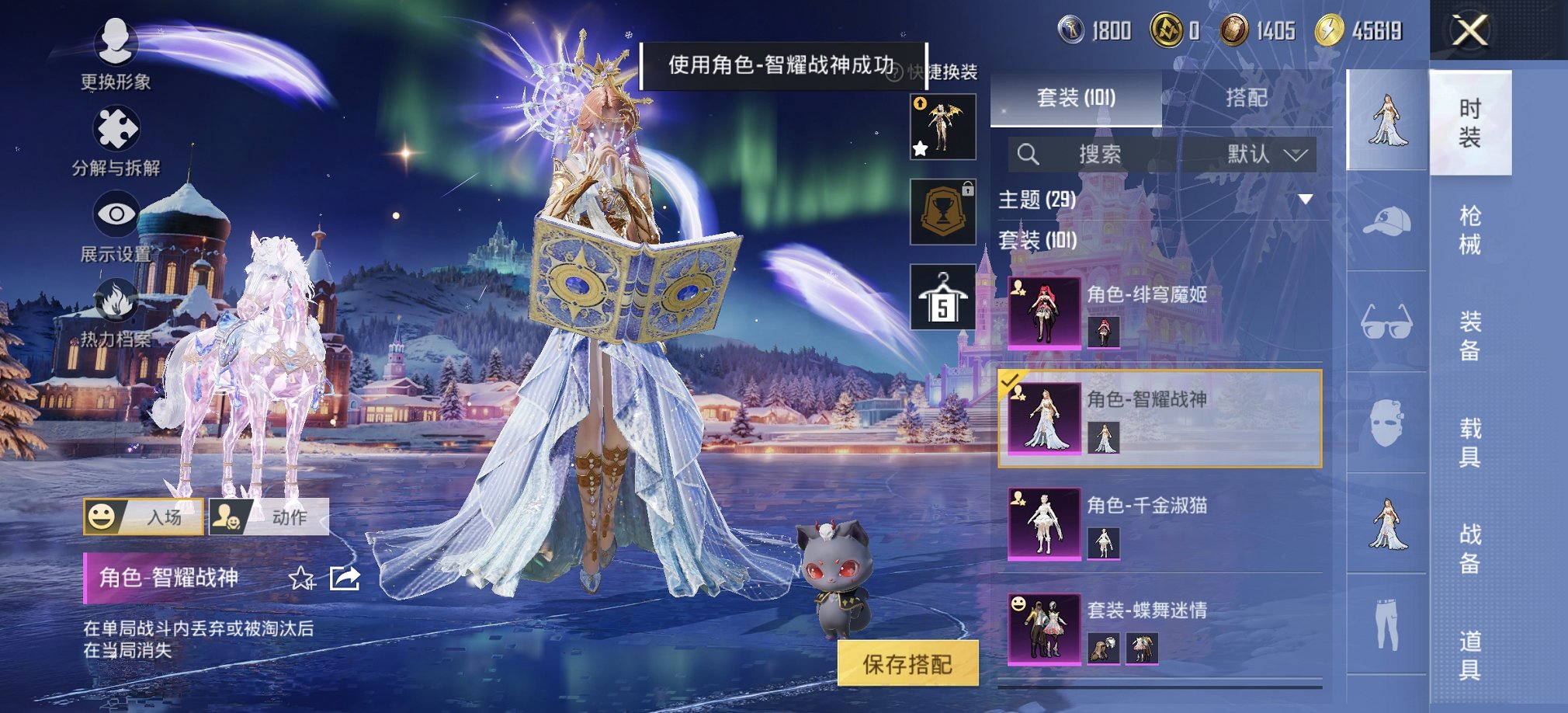
Task: Click the 更换形象 avatar icon
Action: tap(115, 44)
